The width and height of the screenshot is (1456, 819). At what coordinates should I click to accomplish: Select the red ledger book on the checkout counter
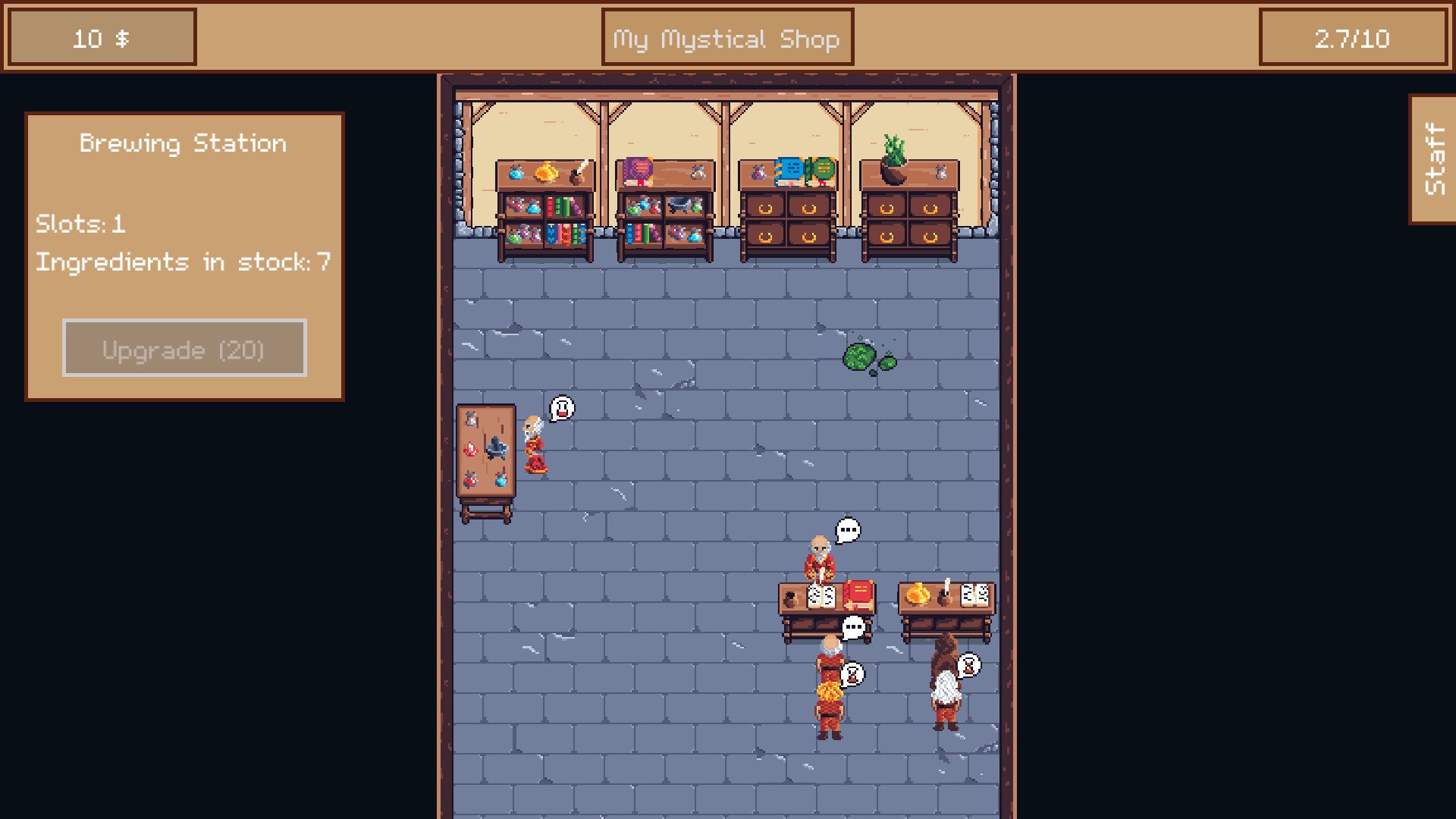[x=858, y=593]
